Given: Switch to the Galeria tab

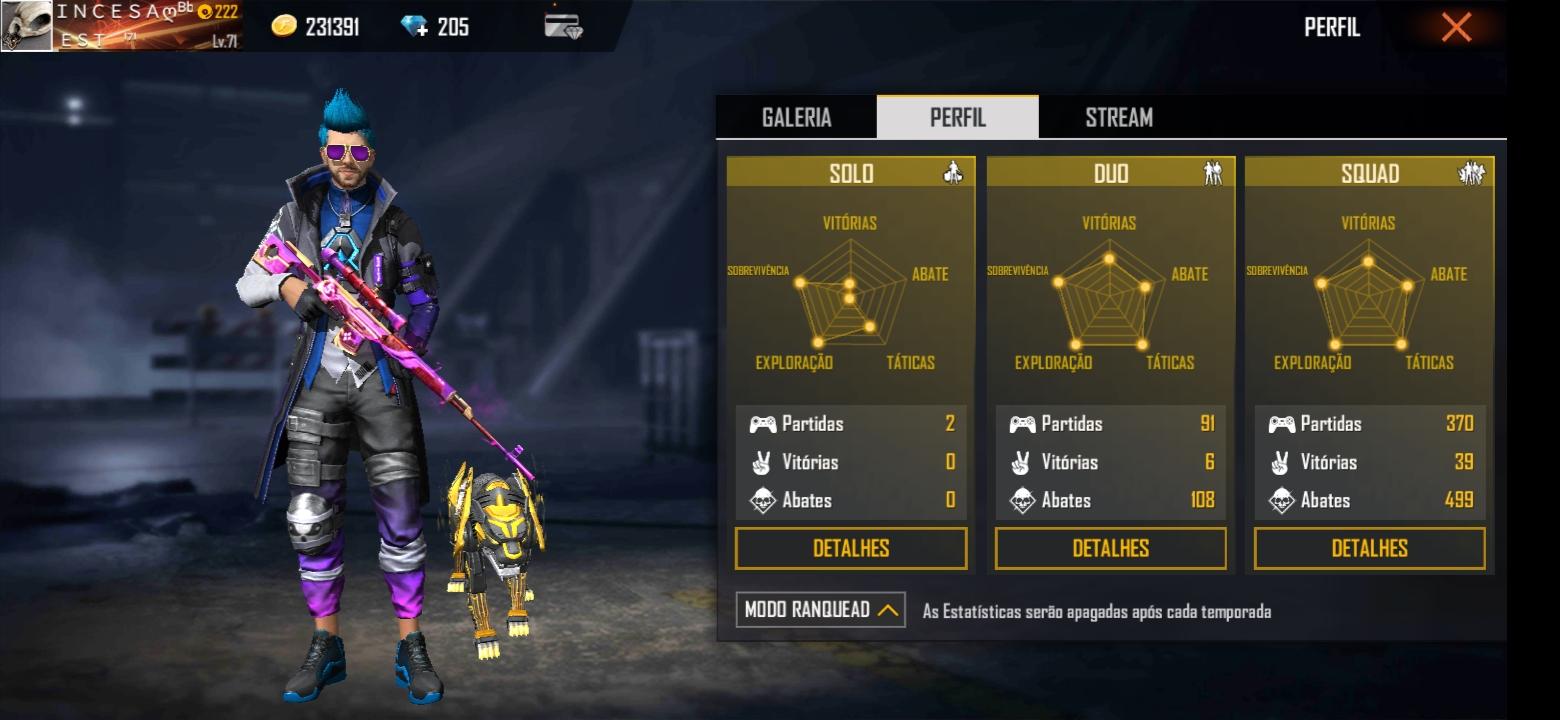Looking at the screenshot, I should [796, 118].
